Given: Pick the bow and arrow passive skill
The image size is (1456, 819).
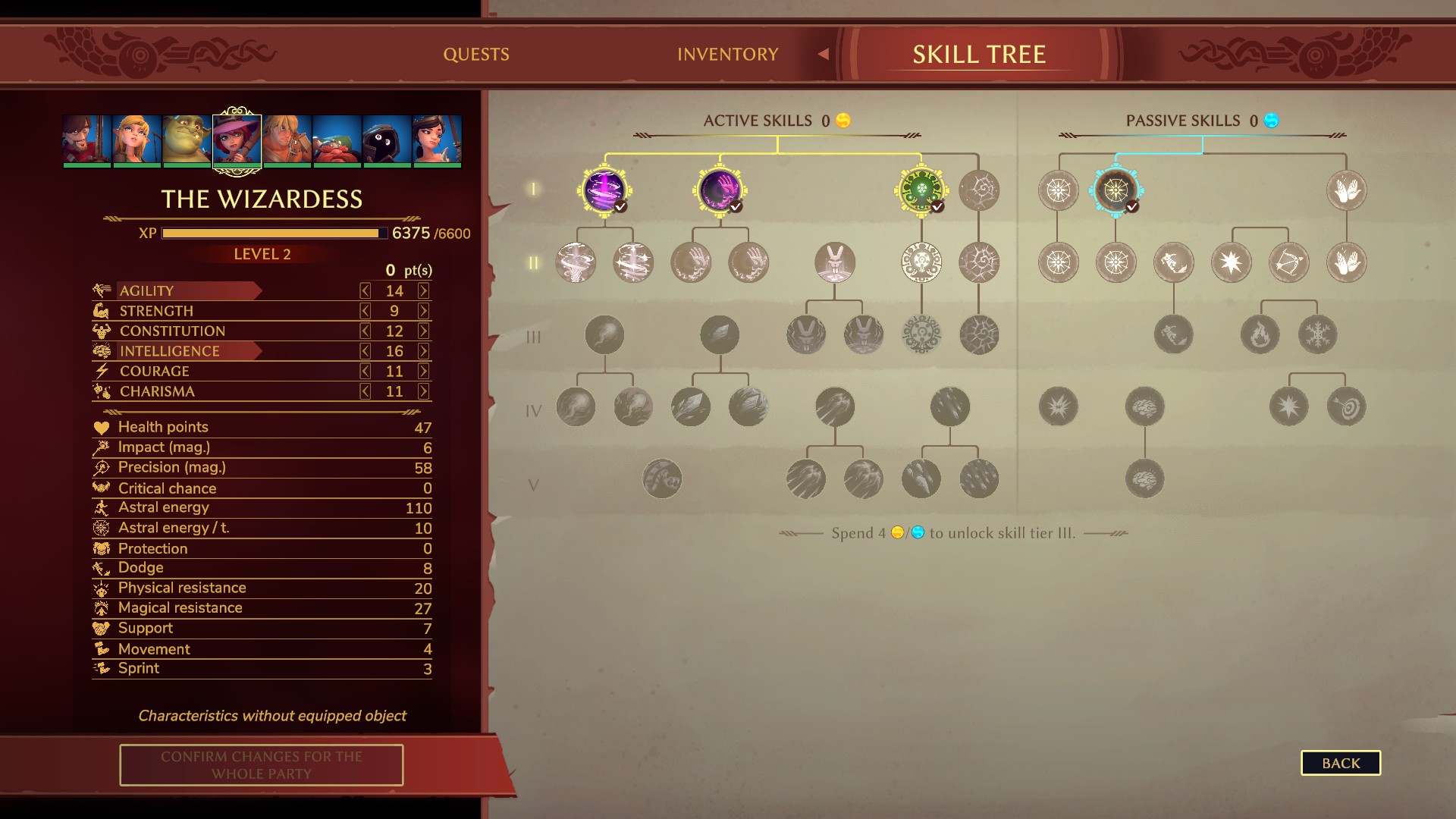Looking at the screenshot, I should [x=1288, y=262].
